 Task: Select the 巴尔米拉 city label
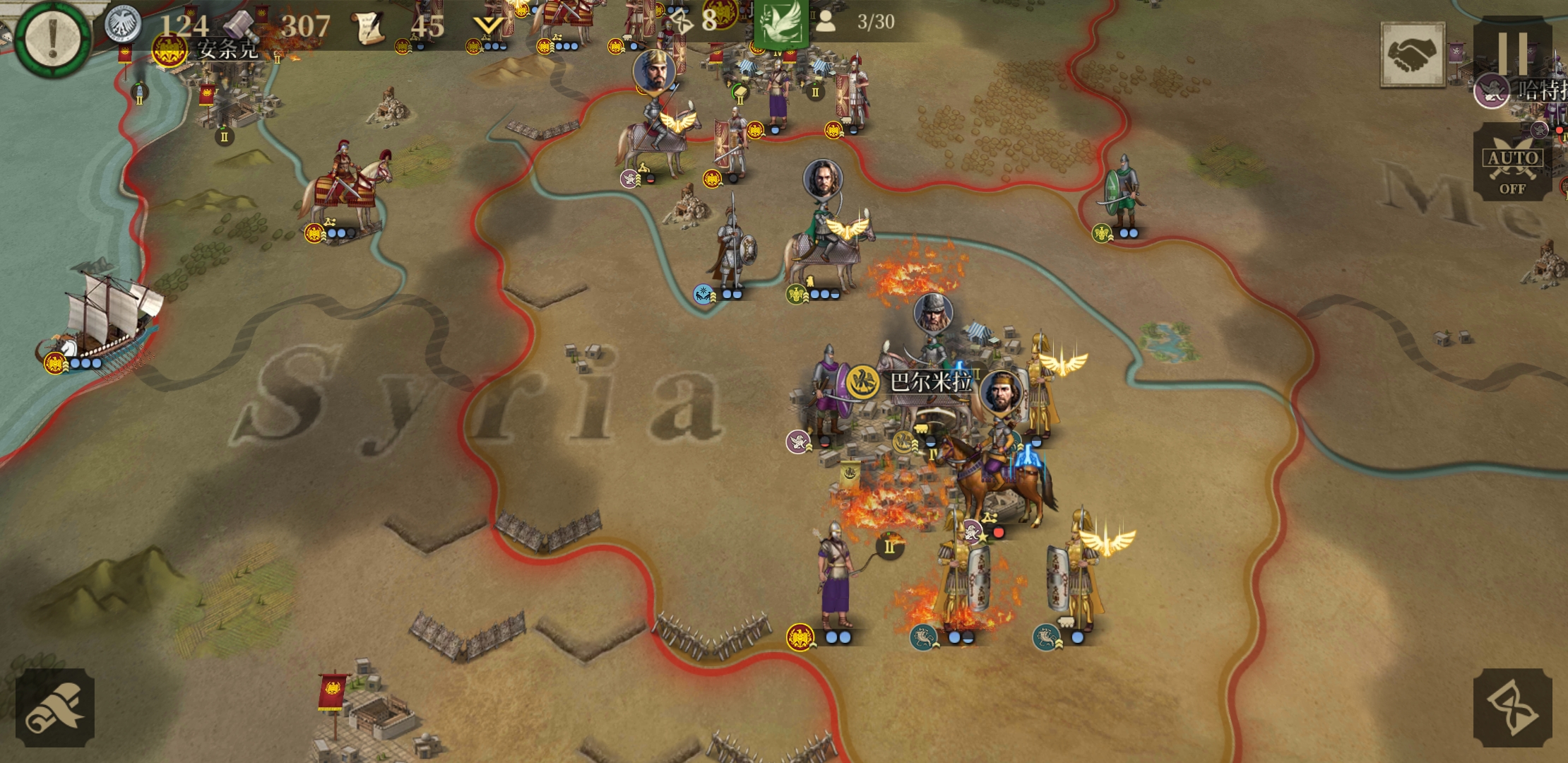point(929,382)
